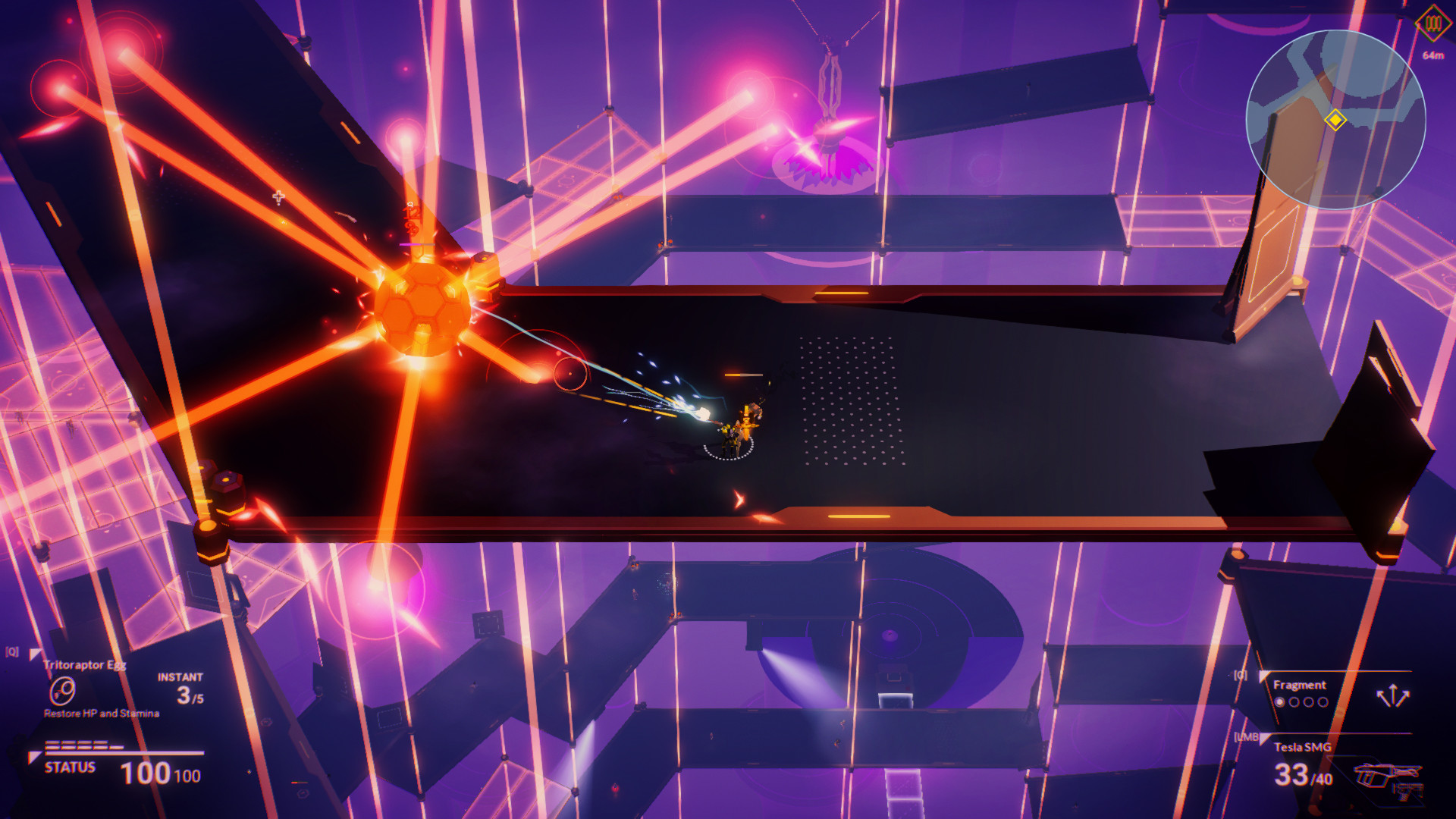Viewport: 1456px width, 819px height.
Task: Select the Tesla SMG weapon entry
Action: (1303, 747)
